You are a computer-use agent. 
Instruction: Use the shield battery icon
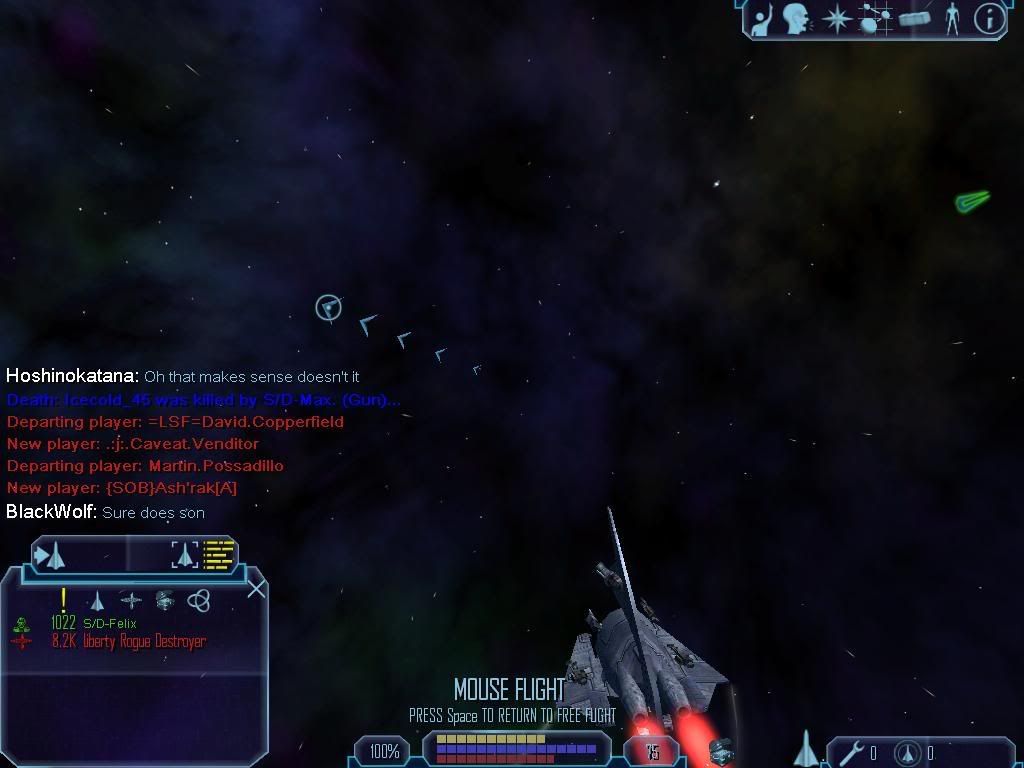coord(908,752)
